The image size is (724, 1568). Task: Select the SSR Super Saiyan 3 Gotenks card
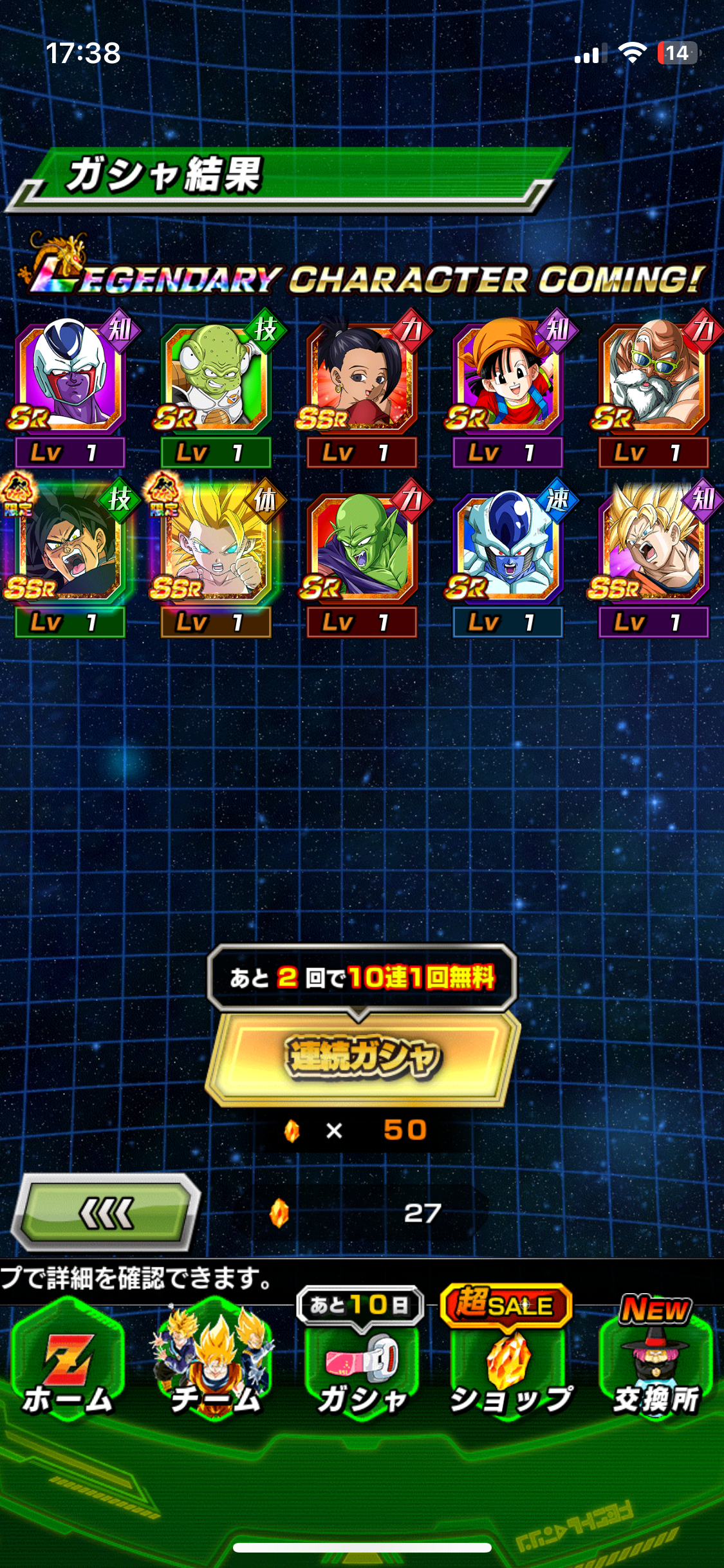point(216,548)
